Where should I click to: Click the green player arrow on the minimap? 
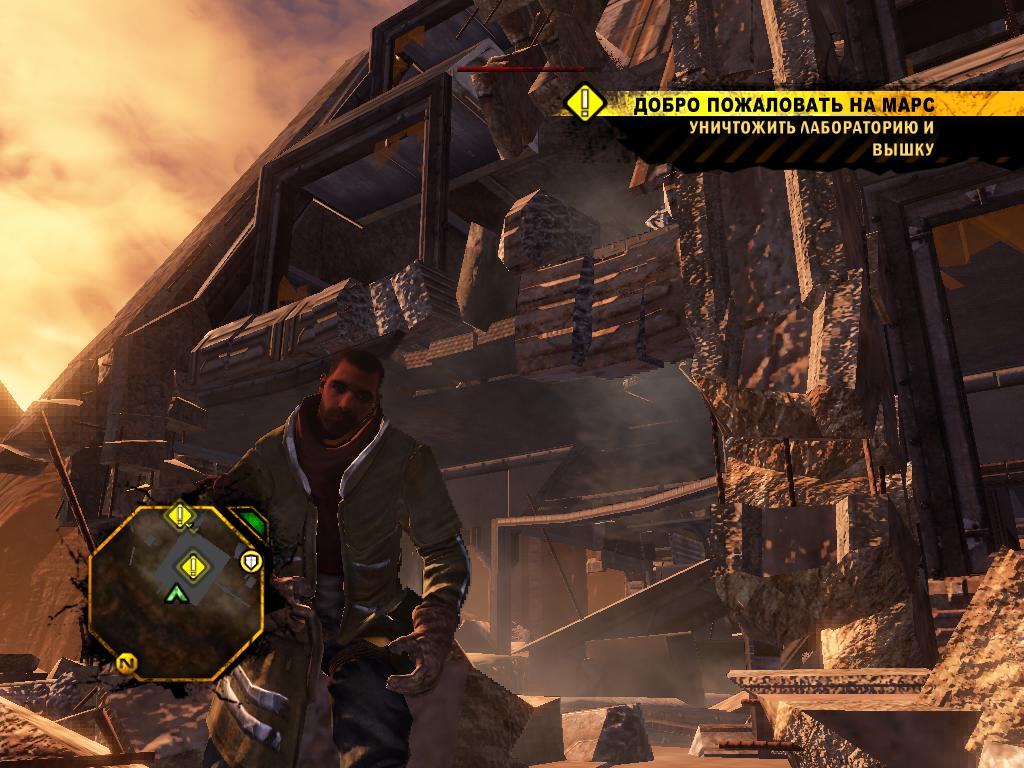click(177, 594)
